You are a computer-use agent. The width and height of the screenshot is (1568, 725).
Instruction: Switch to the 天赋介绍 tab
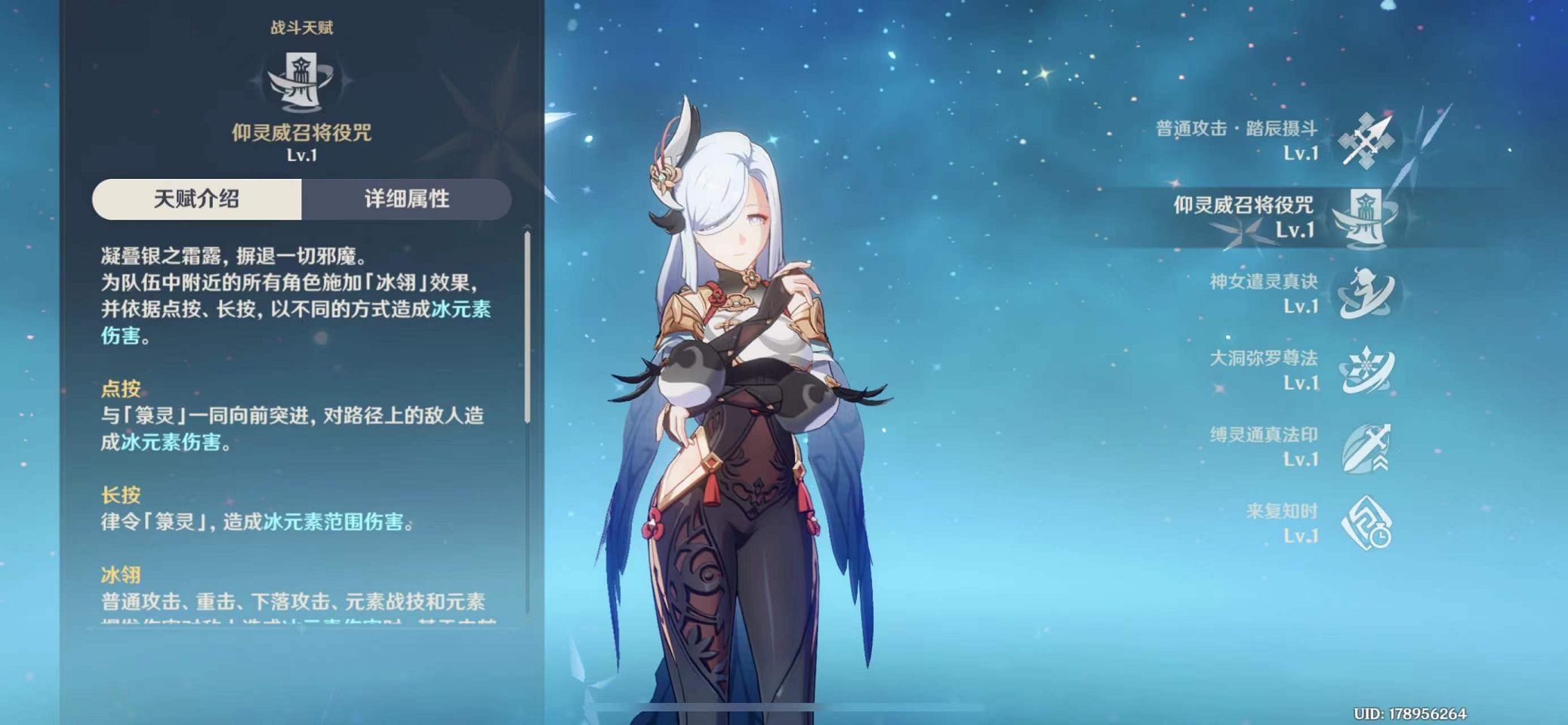(x=197, y=199)
